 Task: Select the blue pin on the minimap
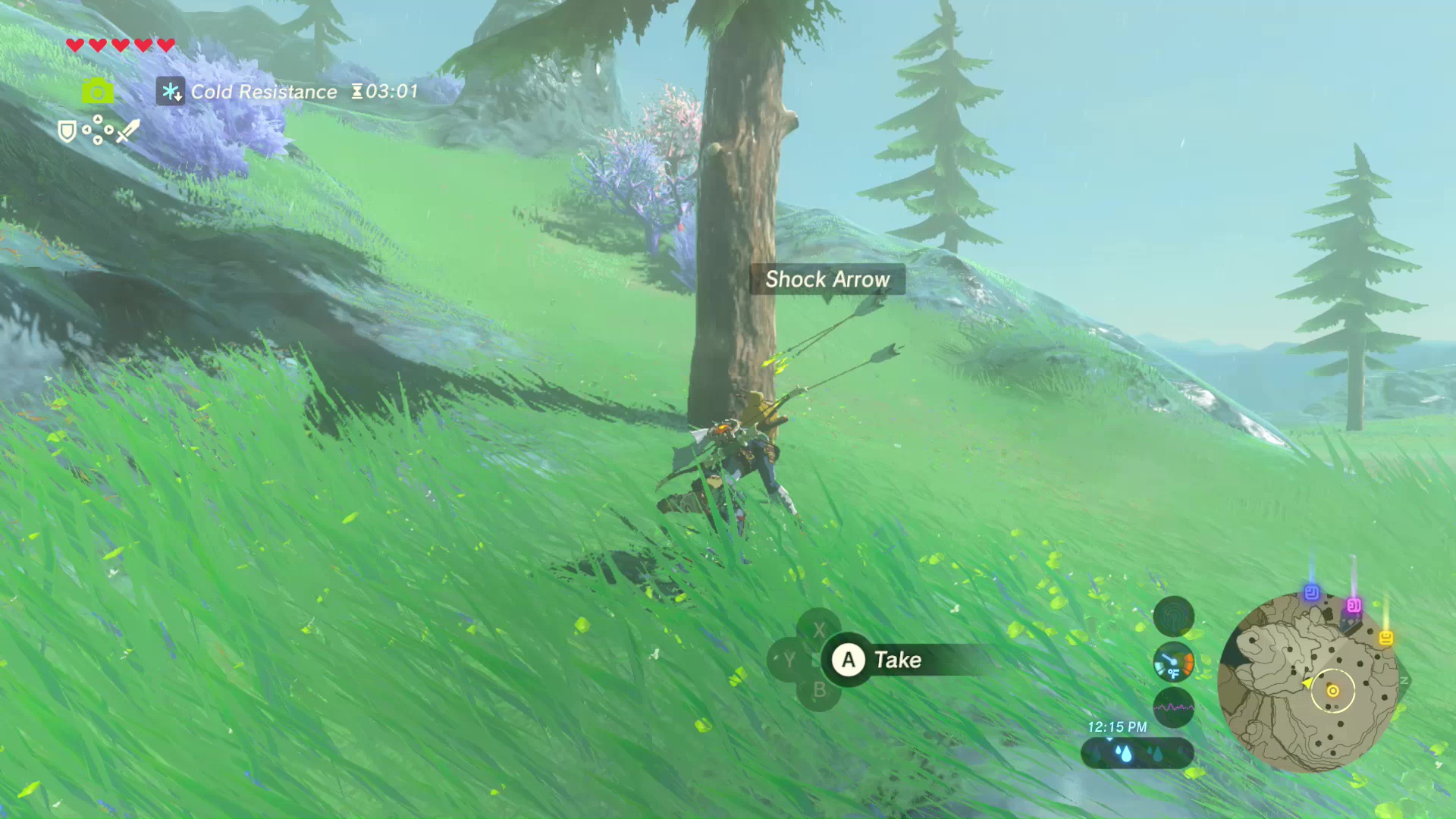(1311, 593)
